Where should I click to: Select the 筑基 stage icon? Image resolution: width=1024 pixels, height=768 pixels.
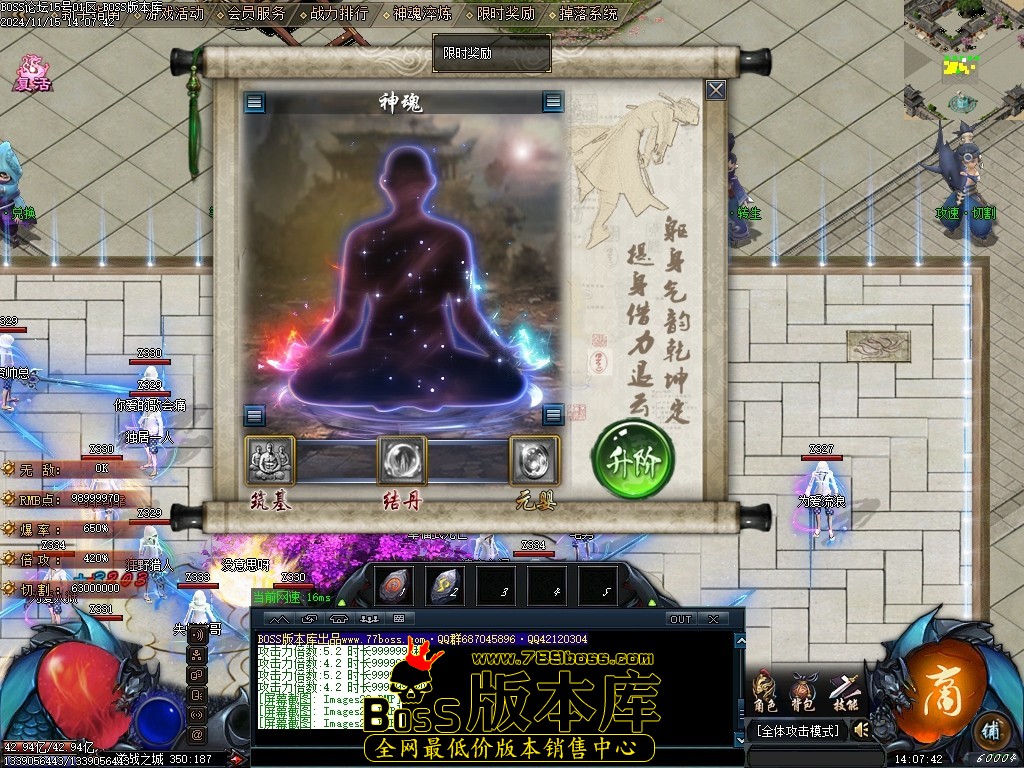pos(270,460)
